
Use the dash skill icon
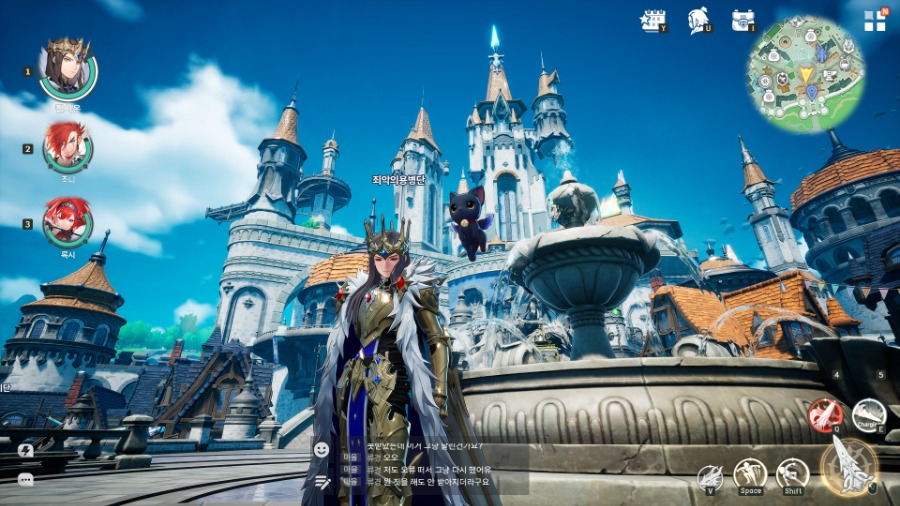(x=792, y=474)
